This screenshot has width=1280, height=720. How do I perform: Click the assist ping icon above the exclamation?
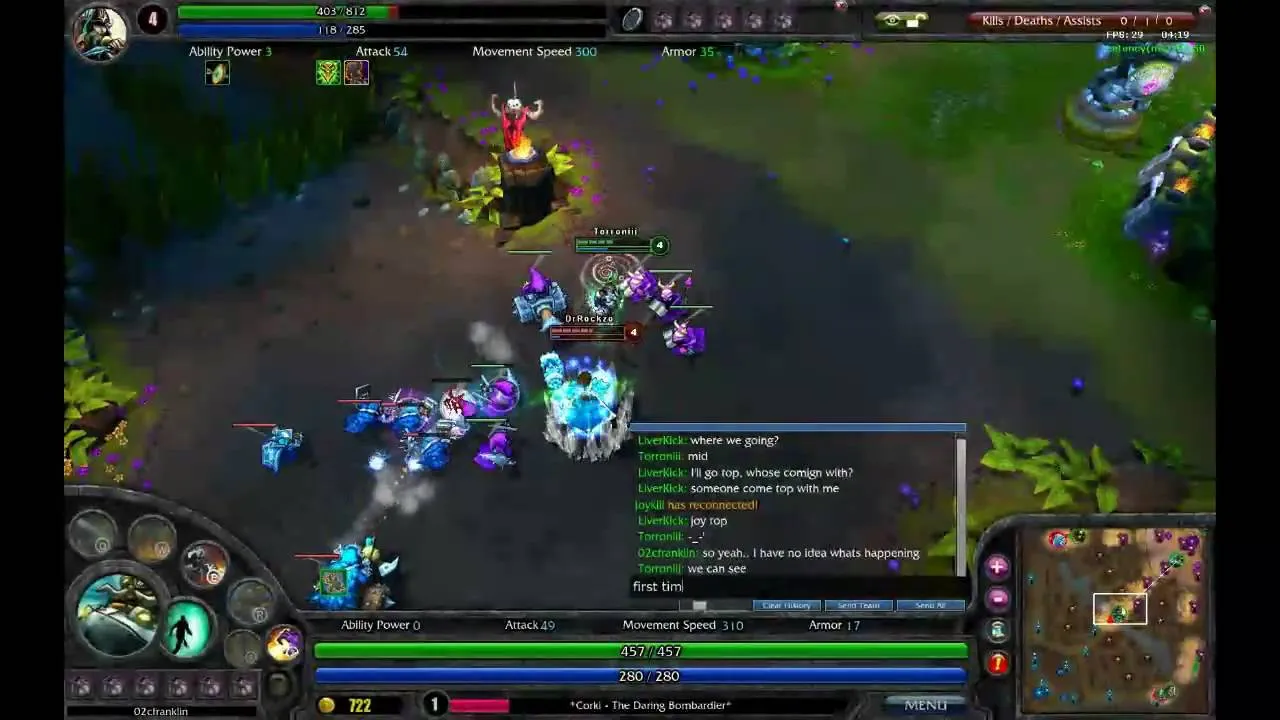coord(997,629)
